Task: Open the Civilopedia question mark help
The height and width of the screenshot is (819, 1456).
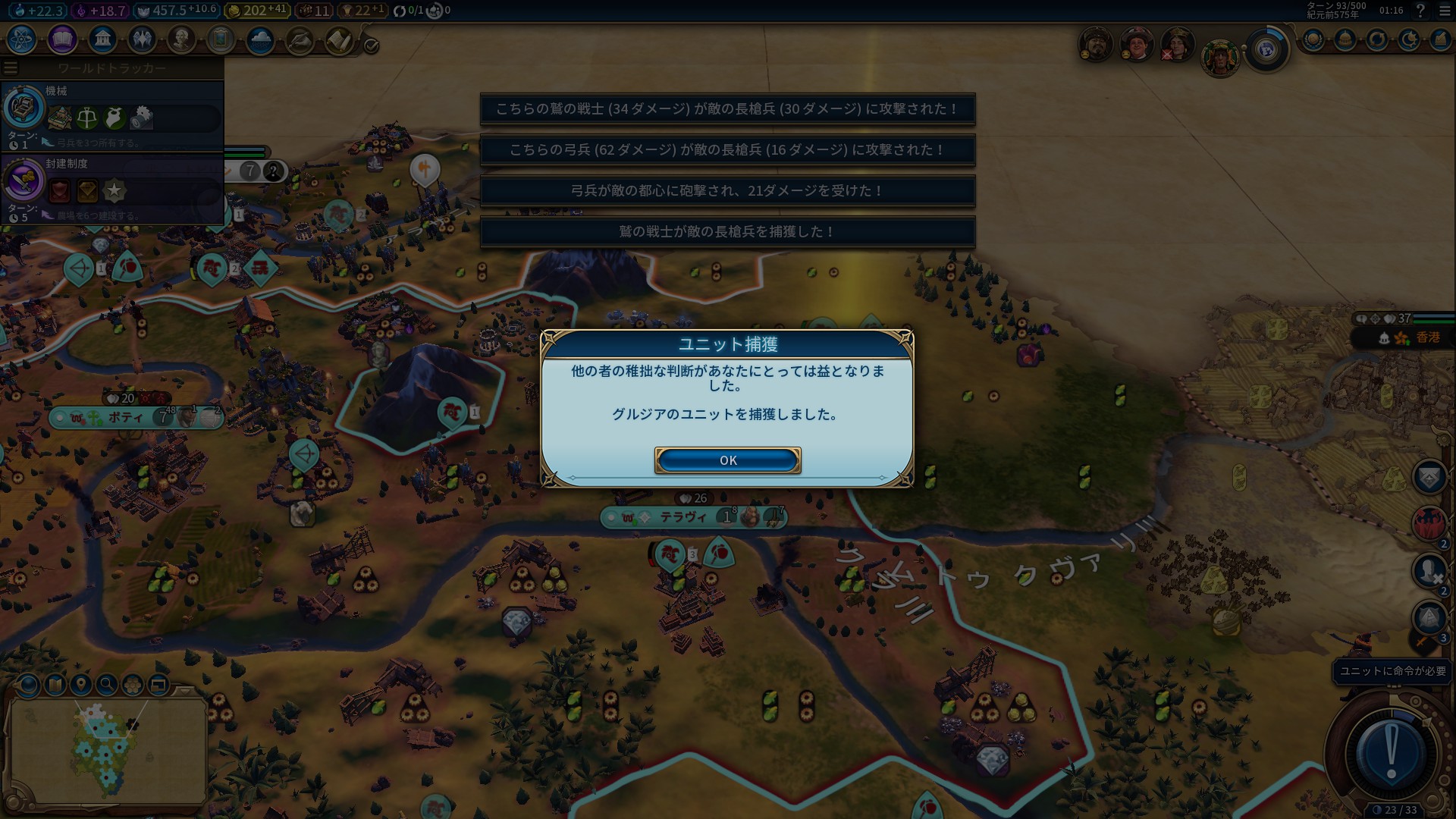Action: (1420, 11)
